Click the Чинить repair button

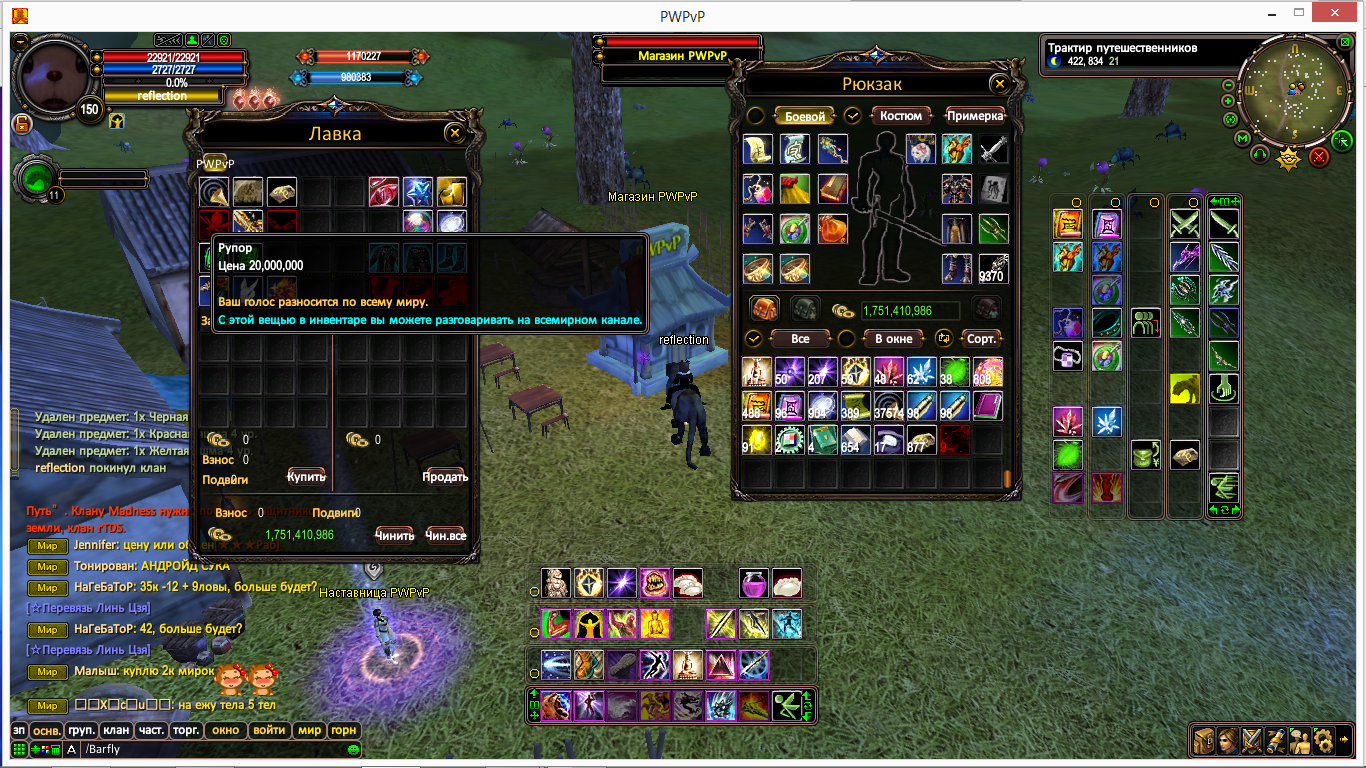click(394, 535)
